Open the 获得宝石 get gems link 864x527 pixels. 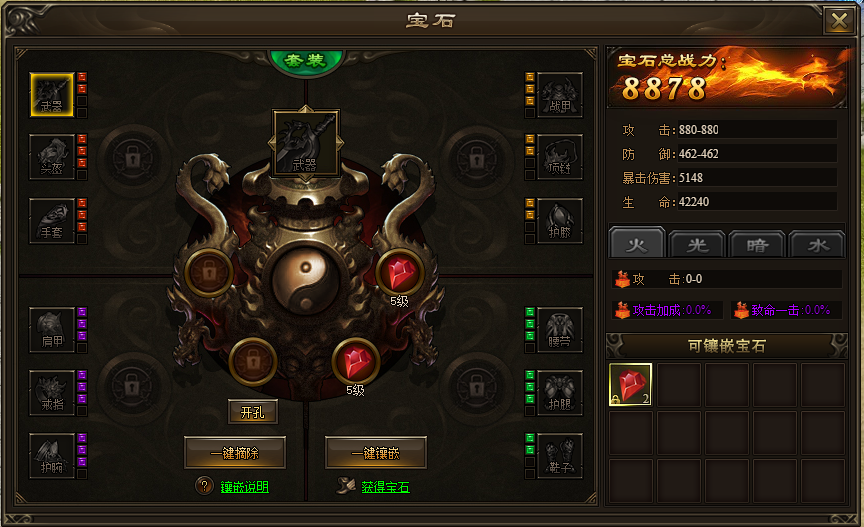click(385, 487)
